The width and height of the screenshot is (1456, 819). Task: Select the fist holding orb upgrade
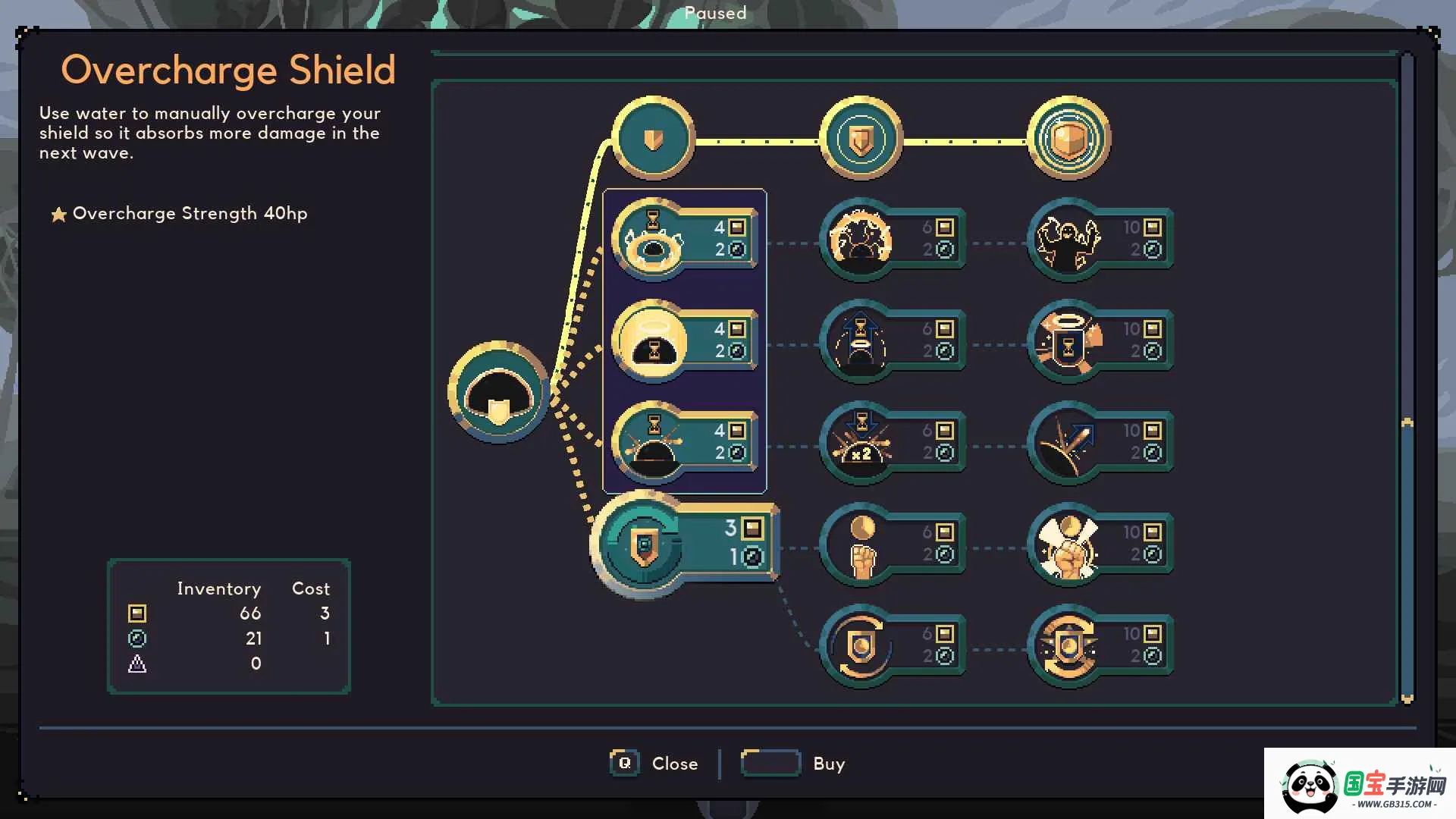pos(861,544)
